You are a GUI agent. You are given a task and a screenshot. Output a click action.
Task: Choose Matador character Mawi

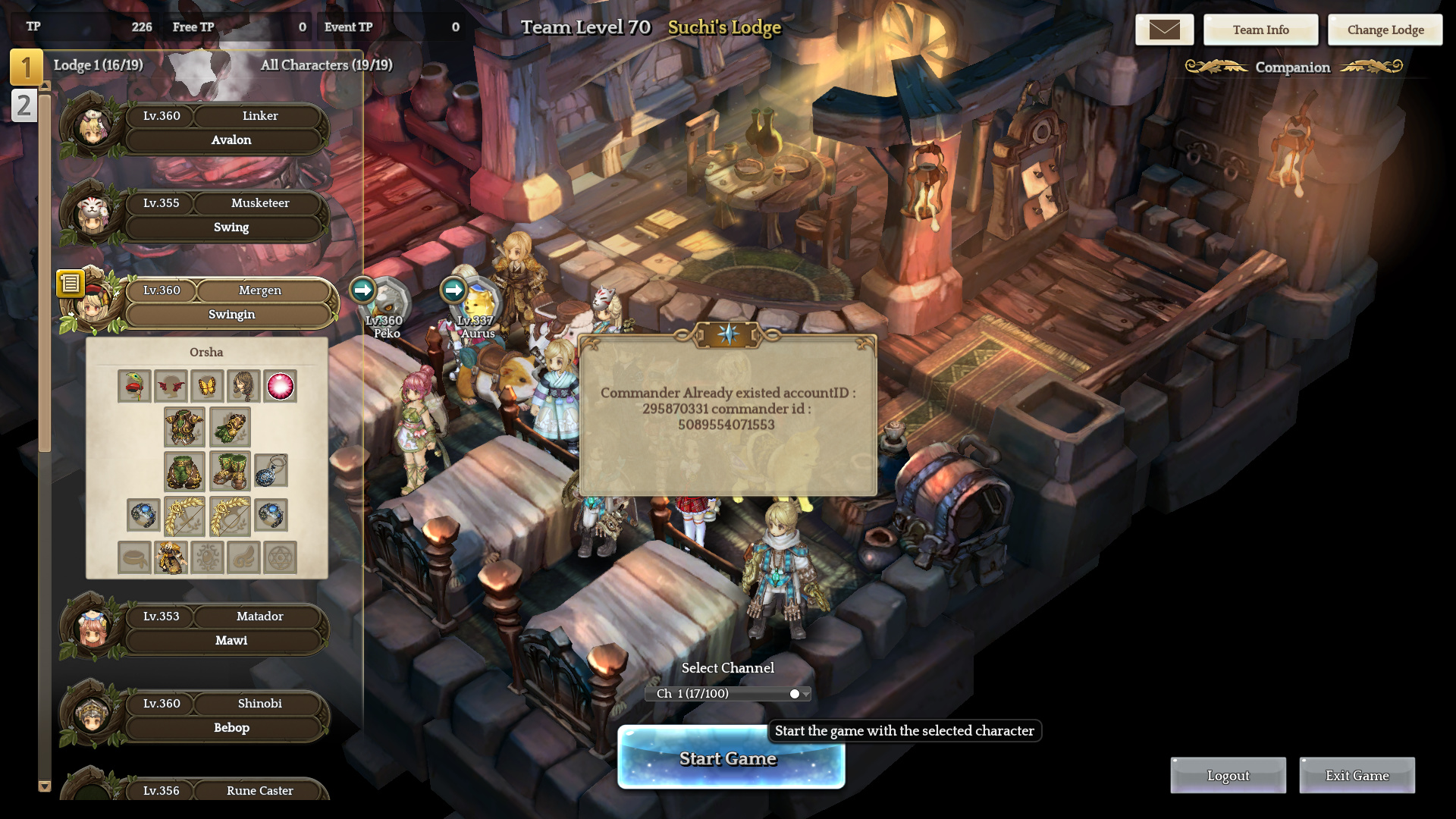227,629
